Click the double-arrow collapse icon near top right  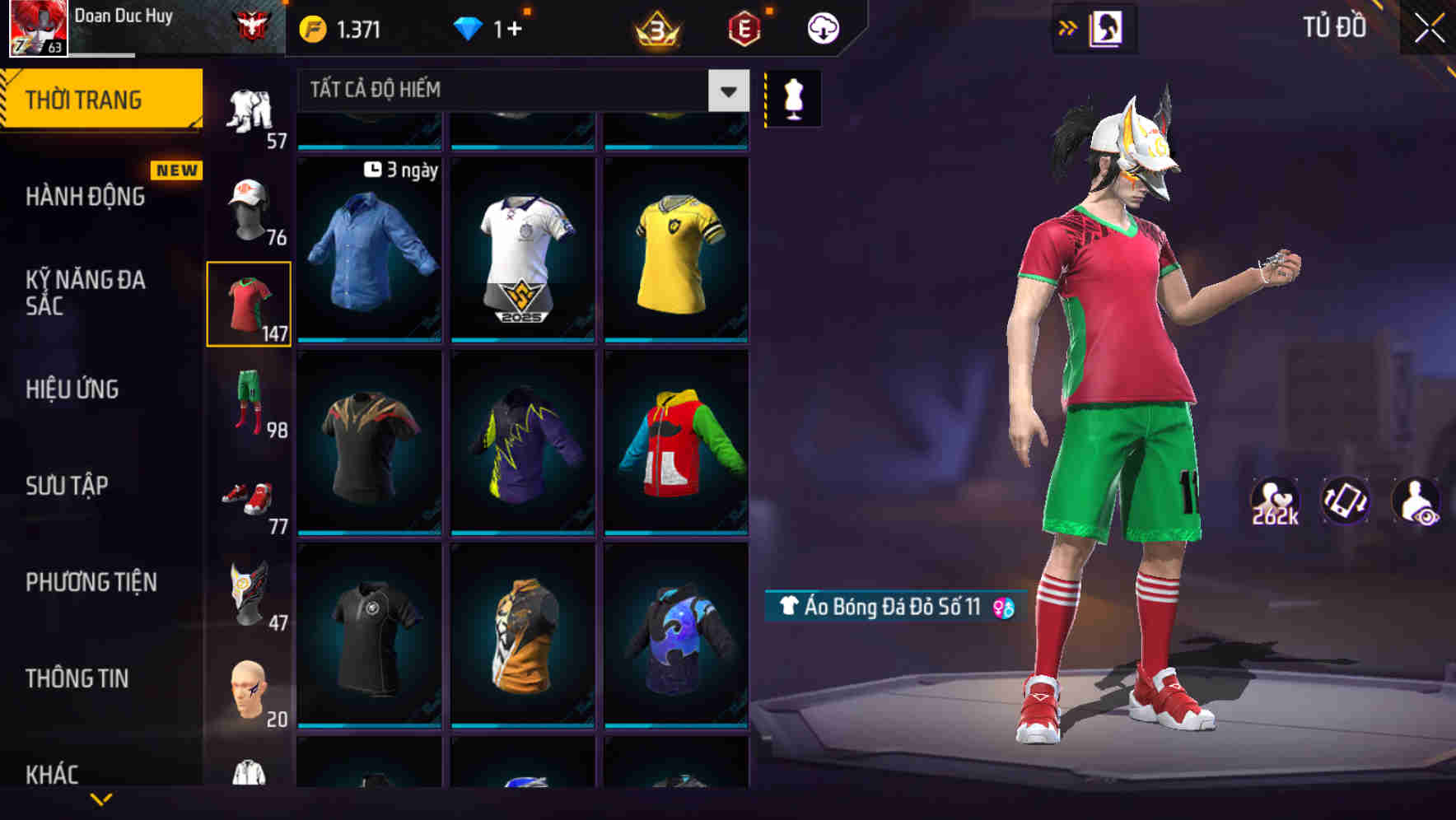tap(1068, 26)
